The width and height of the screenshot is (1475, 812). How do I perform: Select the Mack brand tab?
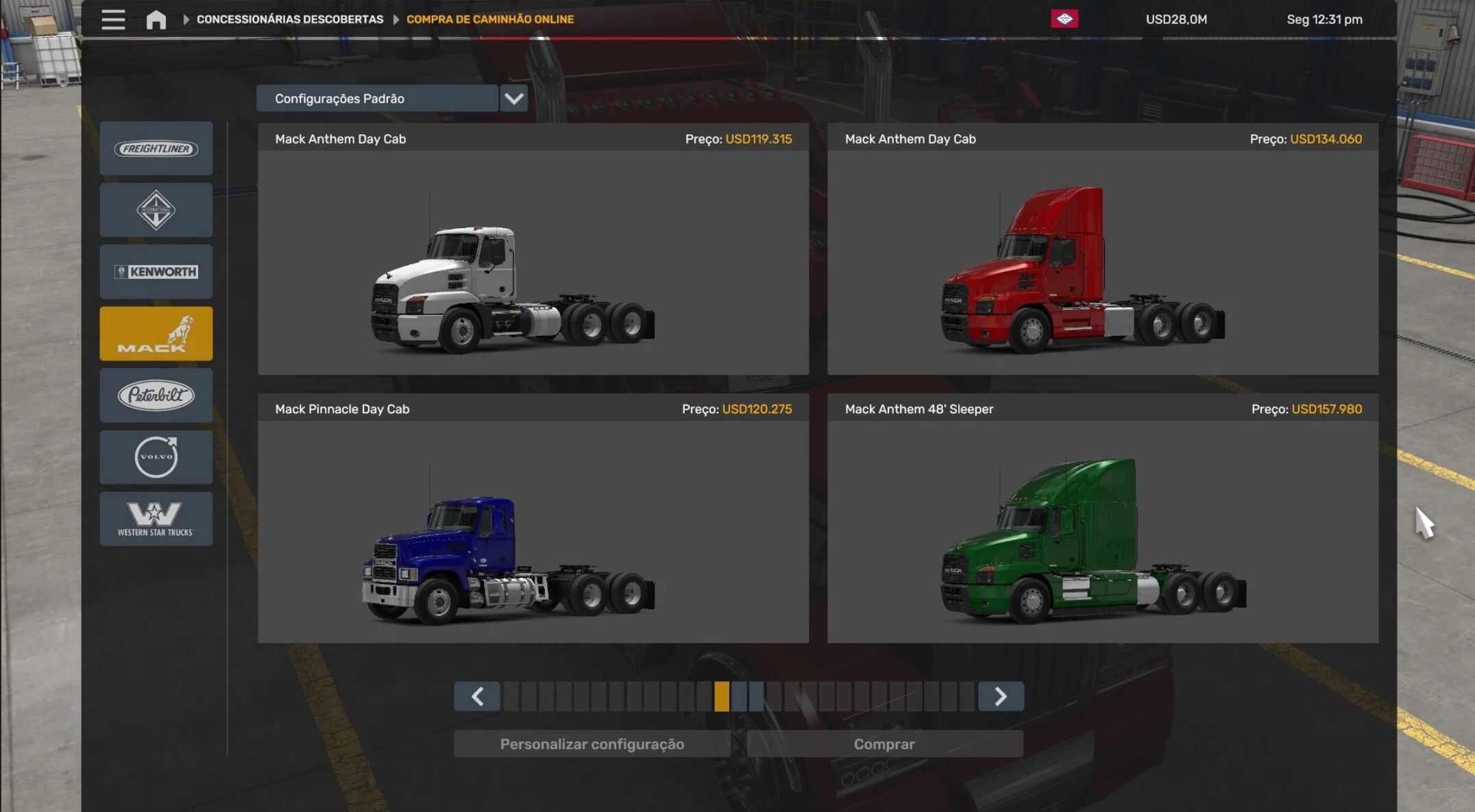pyautogui.click(x=156, y=334)
